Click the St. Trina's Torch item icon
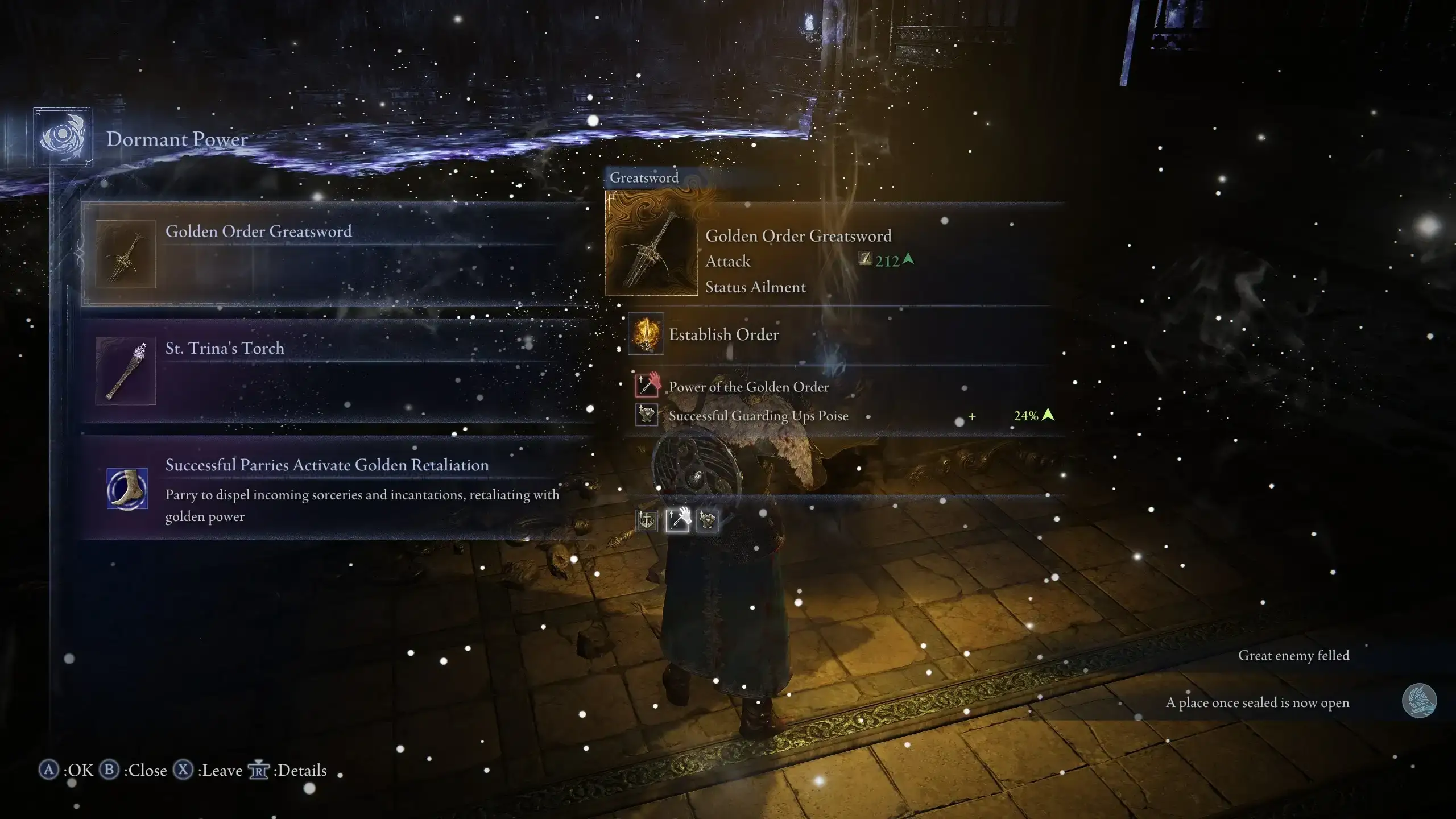The width and height of the screenshot is (1456, 819). click(x=126, y=371)
